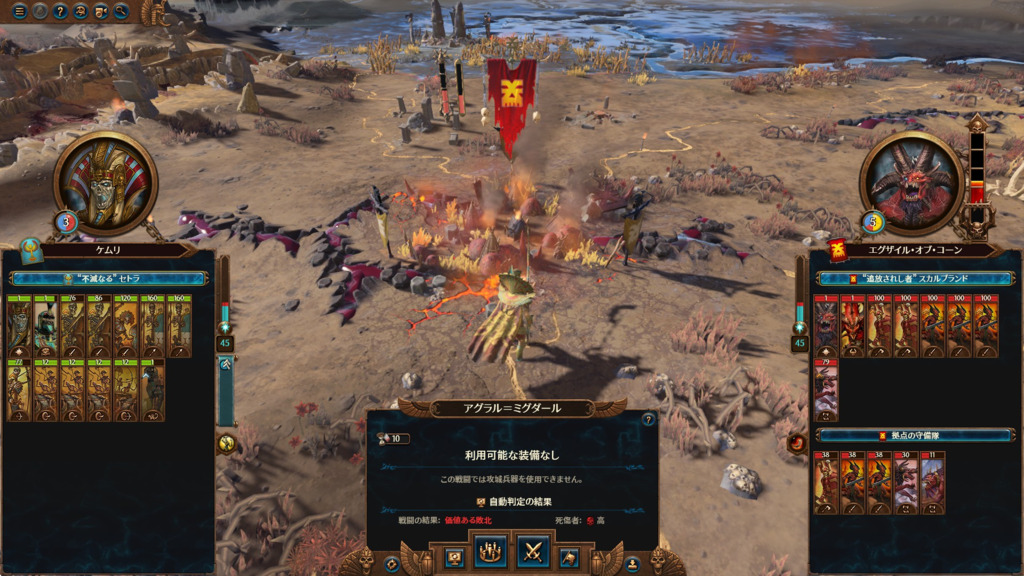The width and height of the screenshot is (1024, 576).
Task: Fight the battle with crossed swords button
Action: click(534, 552)
